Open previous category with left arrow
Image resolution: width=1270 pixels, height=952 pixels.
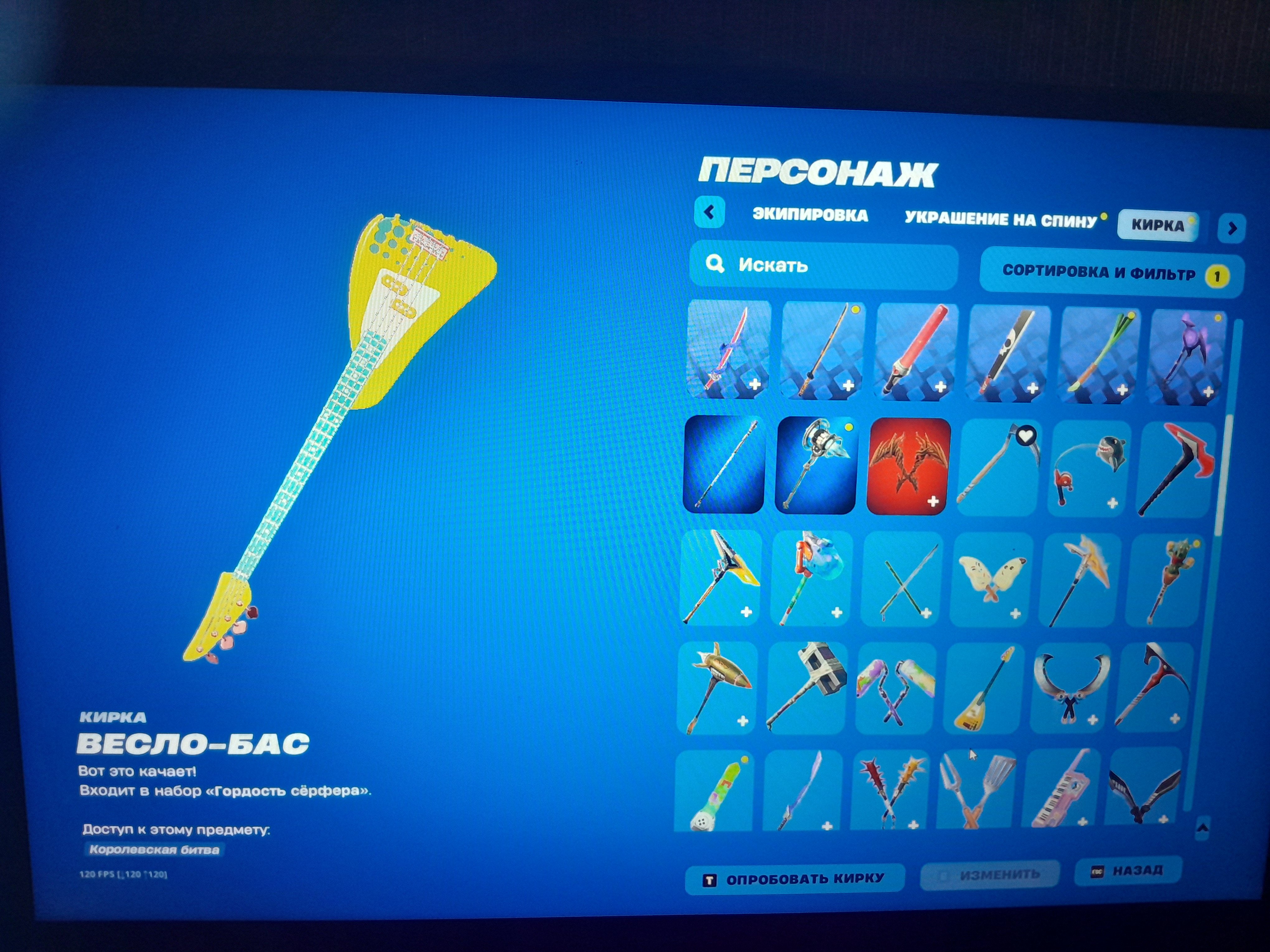point(710,213)
